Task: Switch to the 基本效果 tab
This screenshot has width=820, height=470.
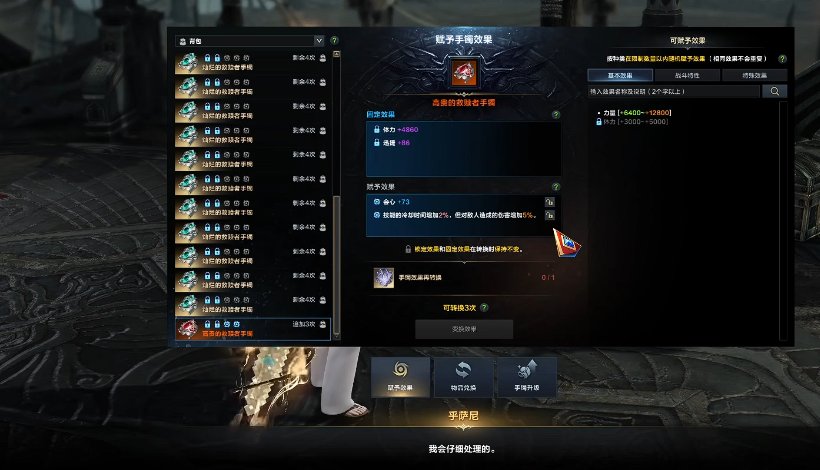Action: (x=620, y=75)
